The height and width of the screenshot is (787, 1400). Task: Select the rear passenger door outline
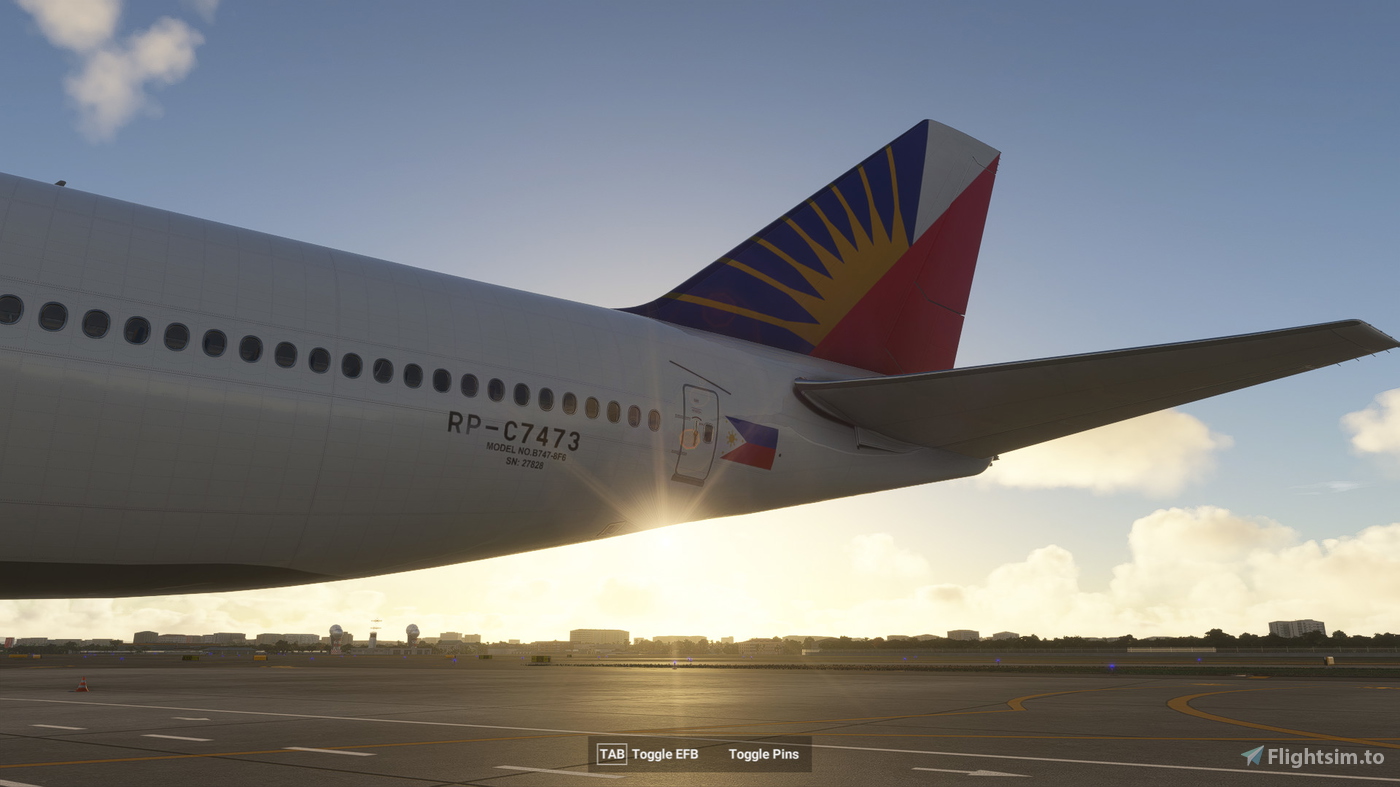[698, 430]
